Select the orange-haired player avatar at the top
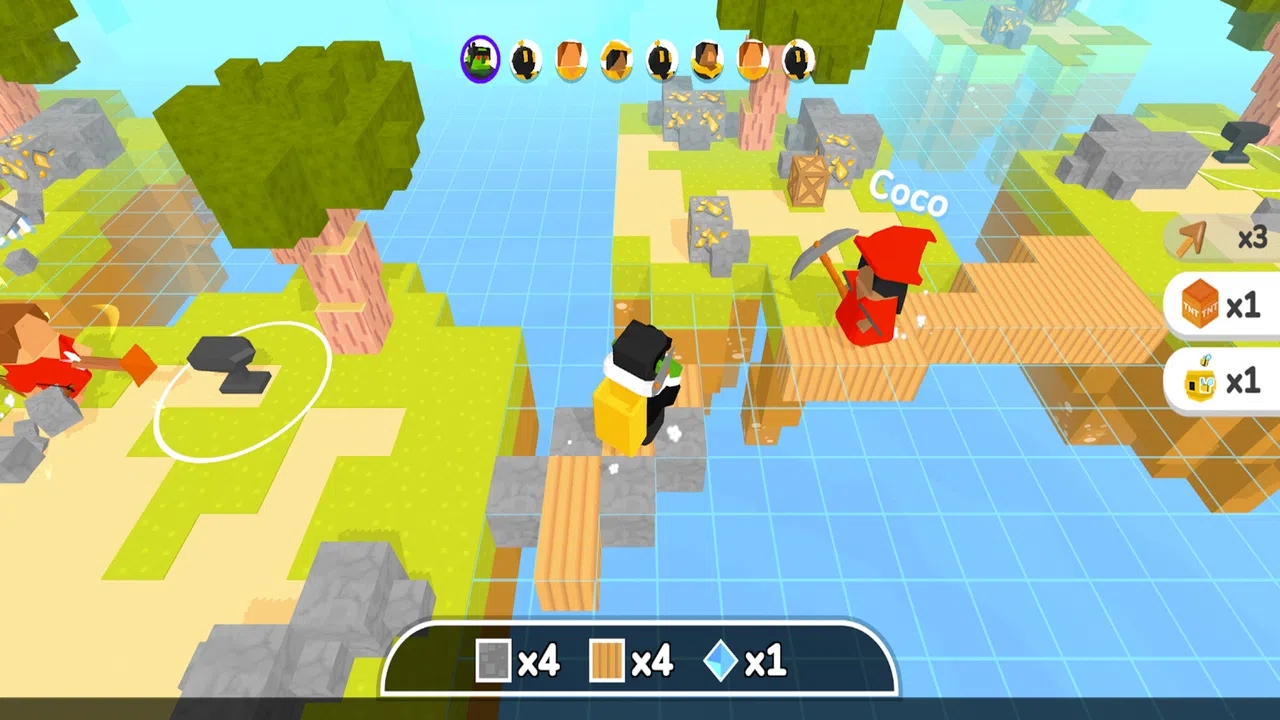1280x720 pixels. pyautogui.click(x=570, y=60)
